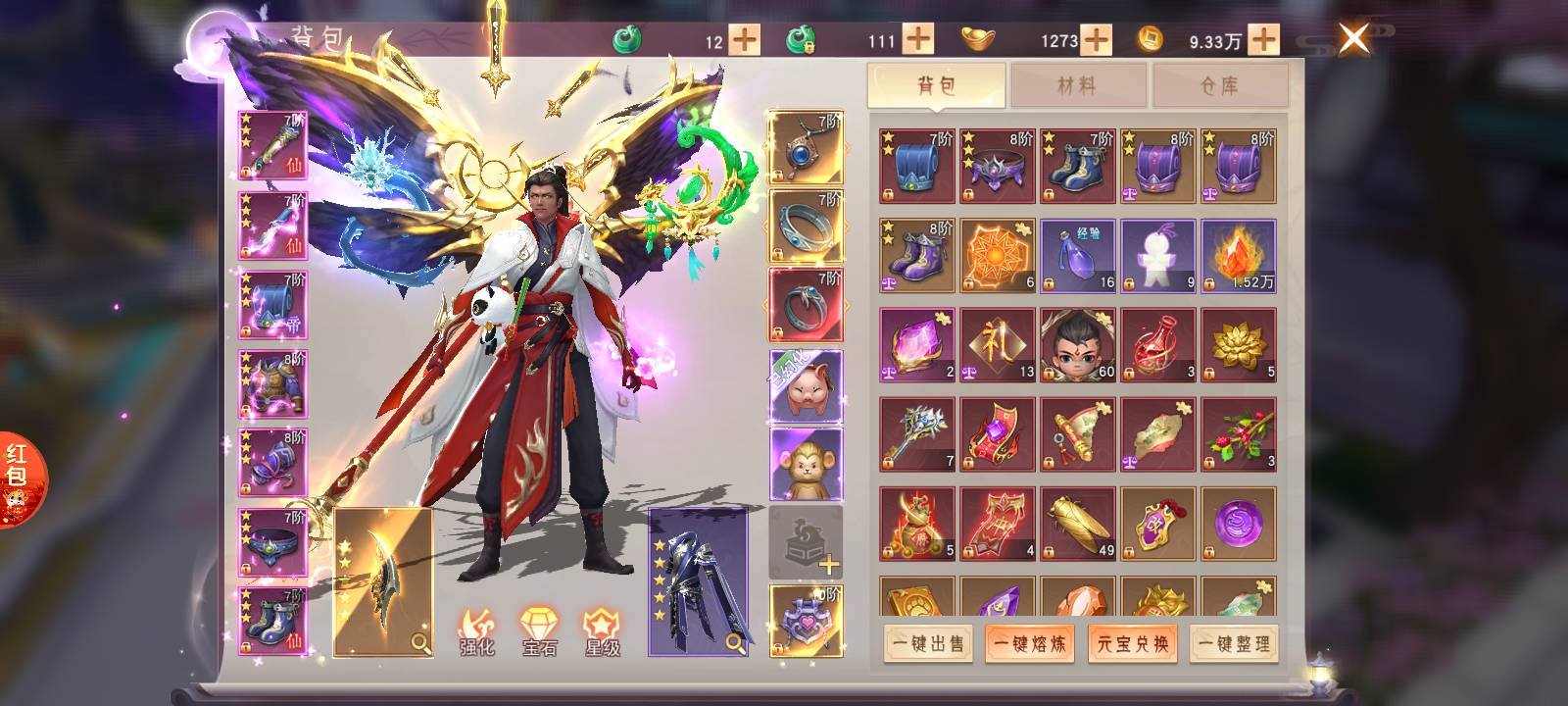Select the experience potion labeled 经验
This screenshot has height=706, width=1568.
click(x=1077, y=256)
